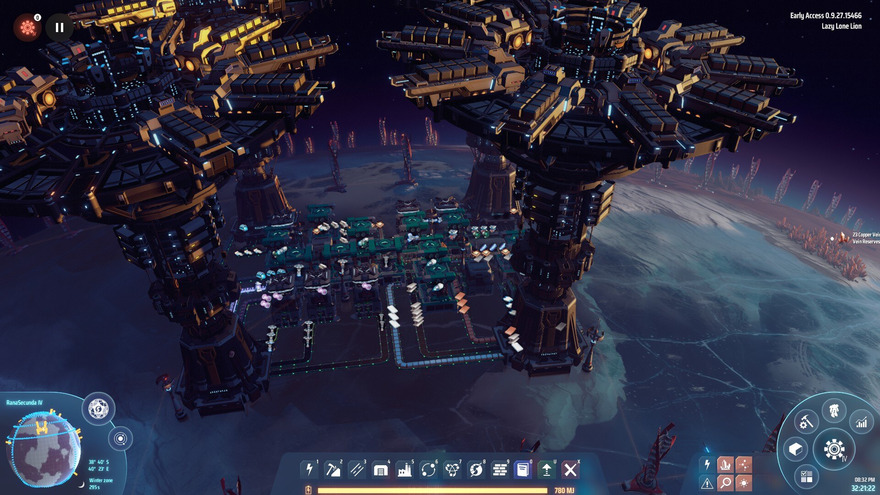Viewport: 880px width, 495px height.
Task: Open the star system map button
Action: (121, 438)
